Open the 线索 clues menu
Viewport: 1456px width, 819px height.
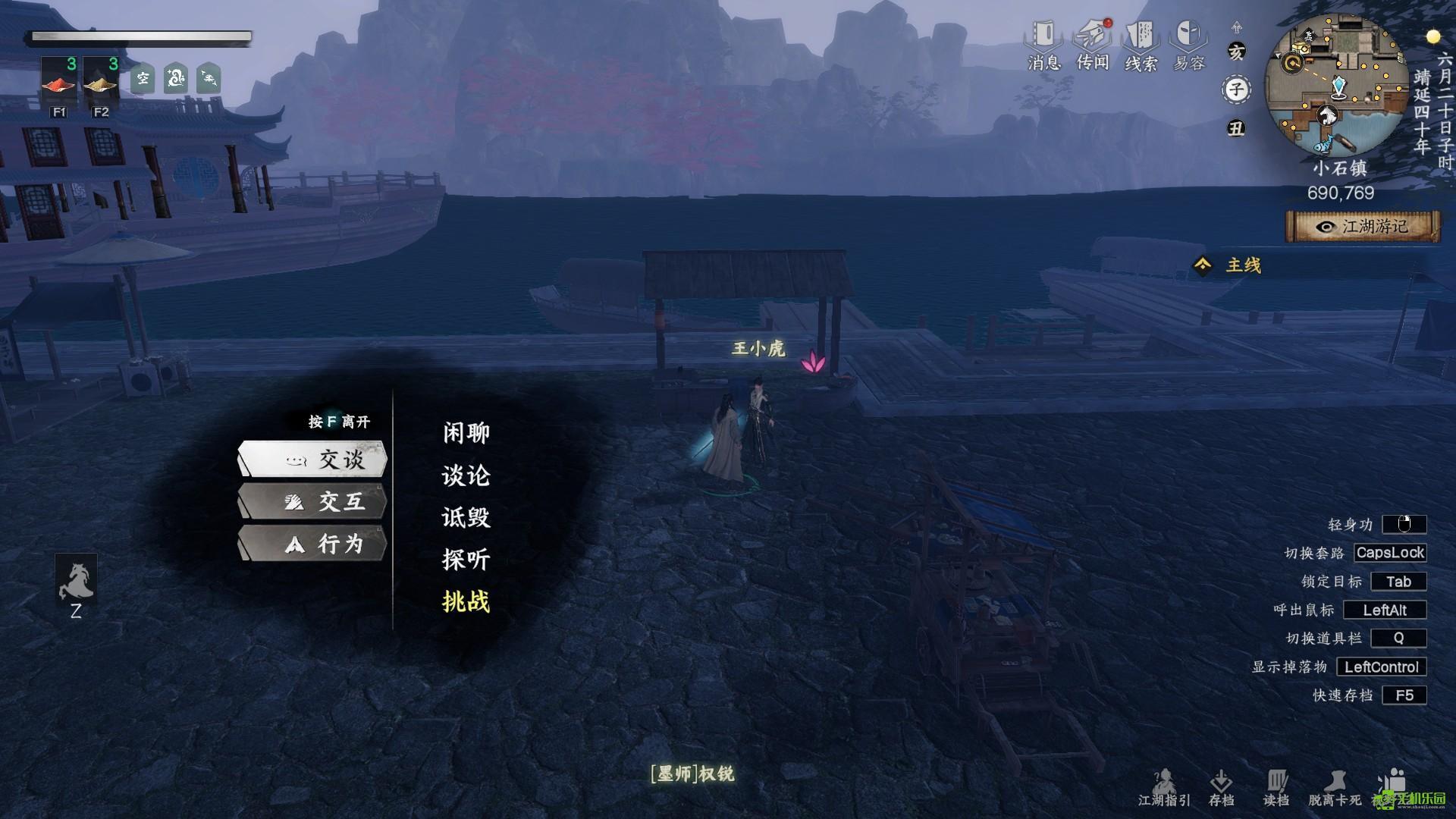(1141, 44)
